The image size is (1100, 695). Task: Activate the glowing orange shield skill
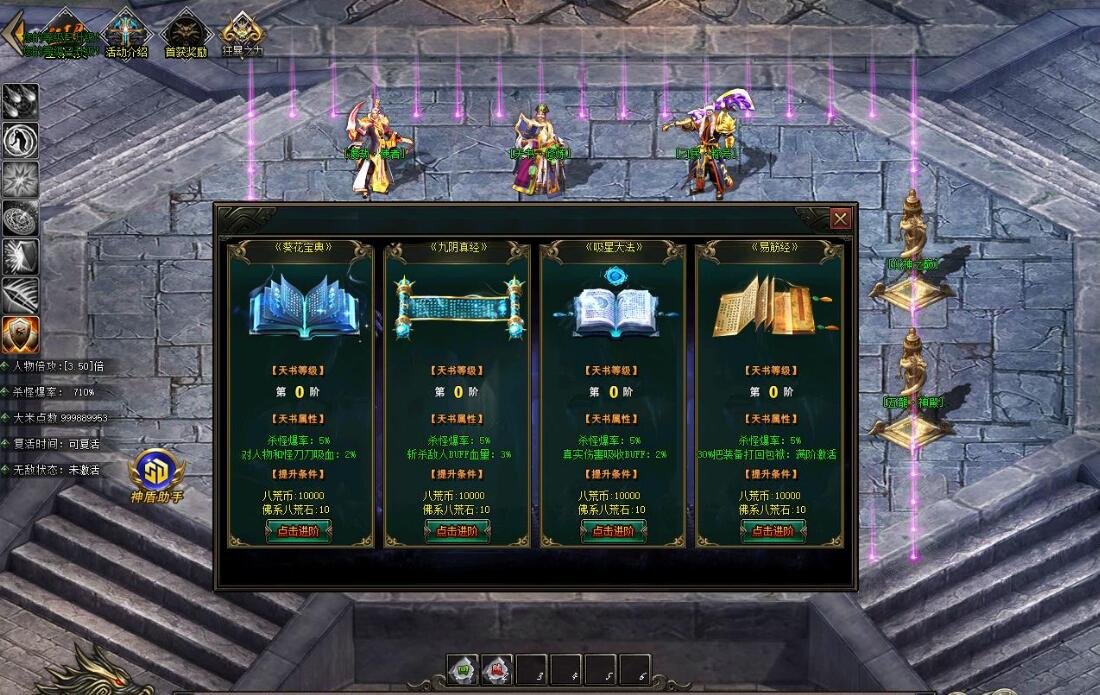(x=20, y=335)
